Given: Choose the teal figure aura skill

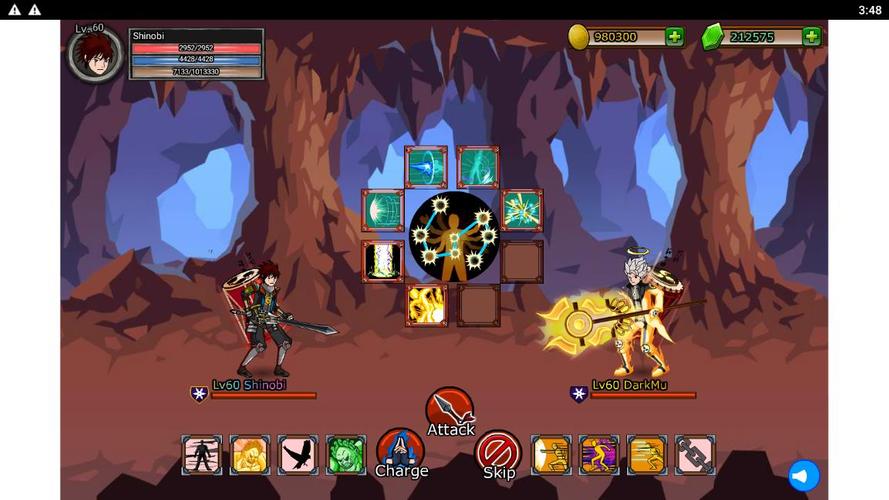Looking at the screenshot, I should (x=478, y=167).
